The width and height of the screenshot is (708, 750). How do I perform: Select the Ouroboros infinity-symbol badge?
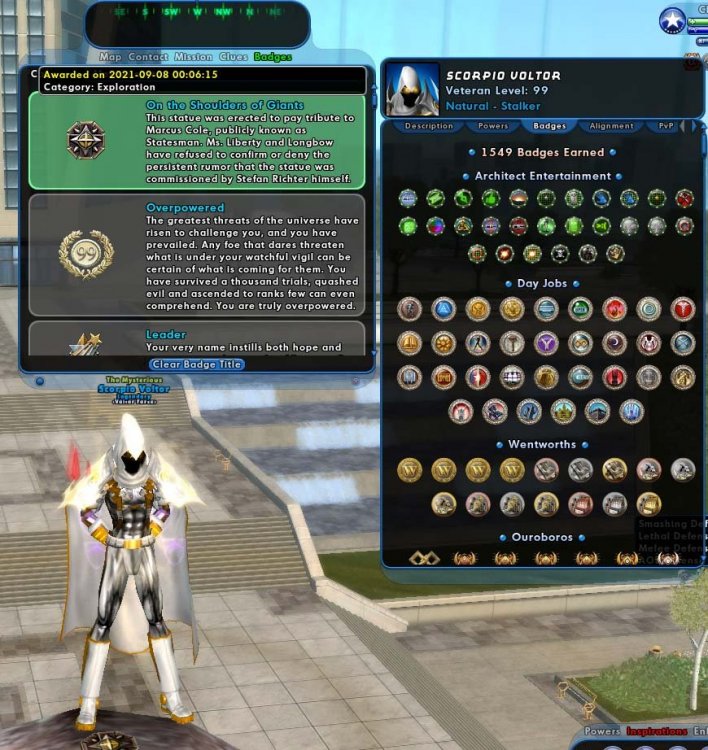point(425,558)
